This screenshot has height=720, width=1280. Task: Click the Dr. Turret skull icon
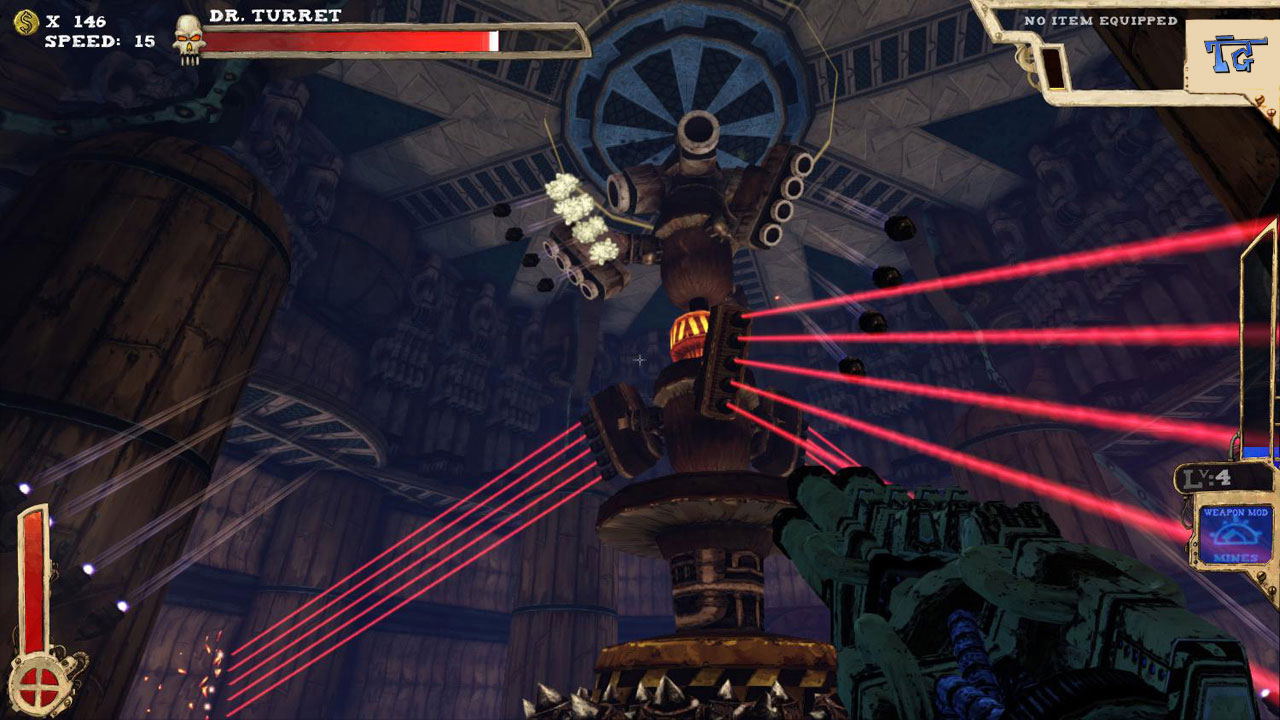(187, 39)
